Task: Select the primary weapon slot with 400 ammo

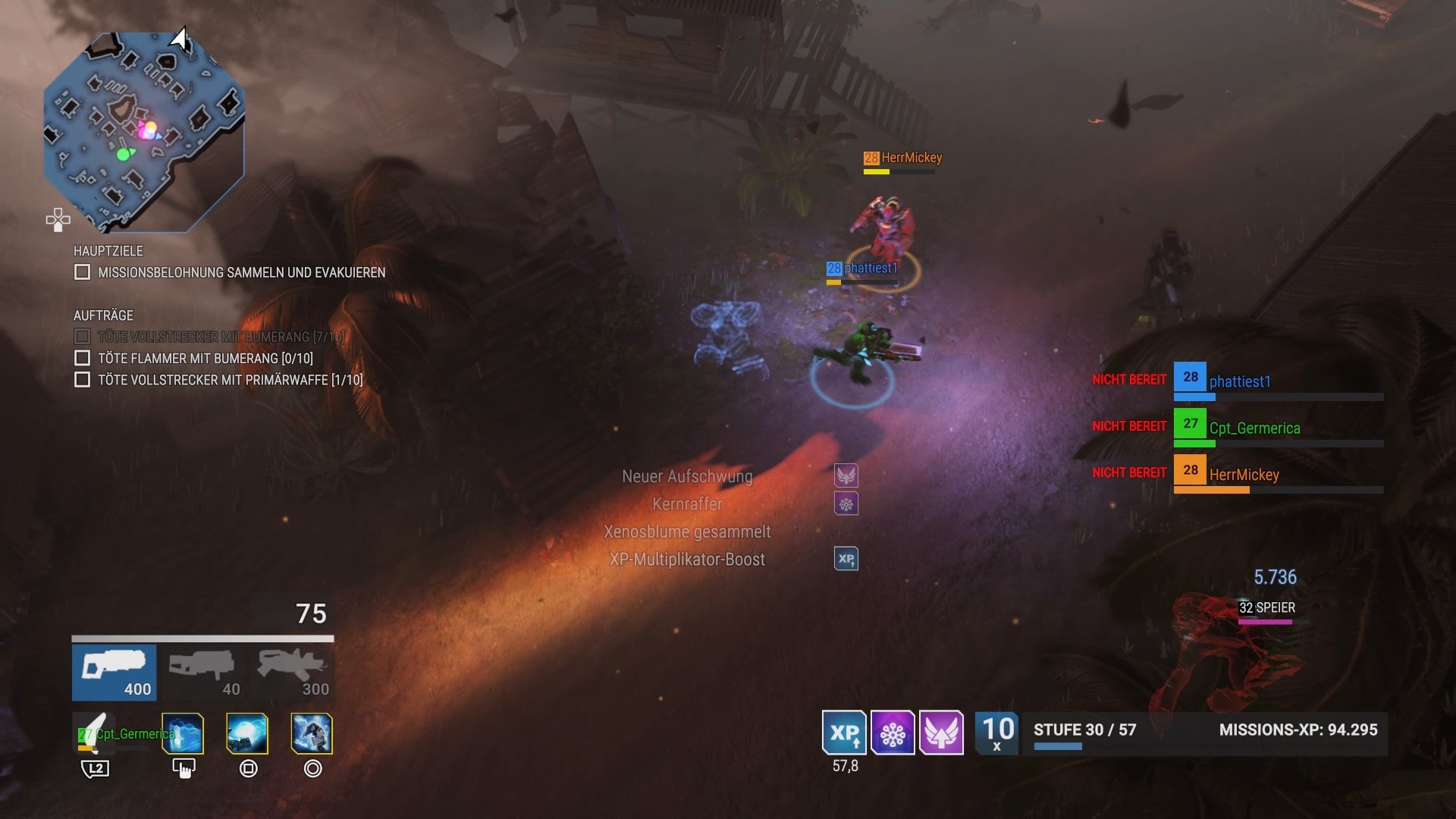Action: click(x=115, y=673)
